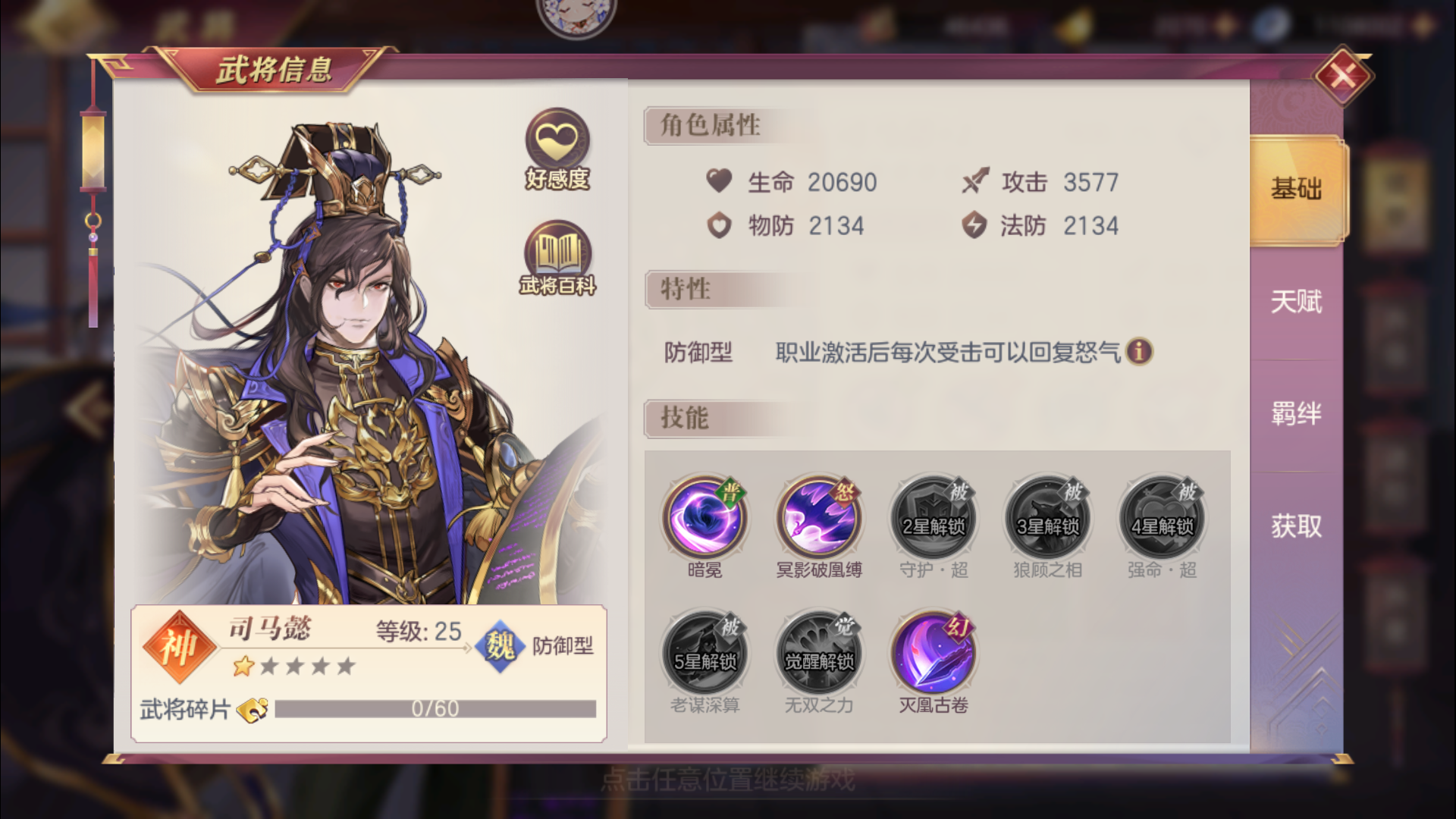
Task: Select the 灭凰古卷 phantom skill icon
Action: (x=932, y=651)
